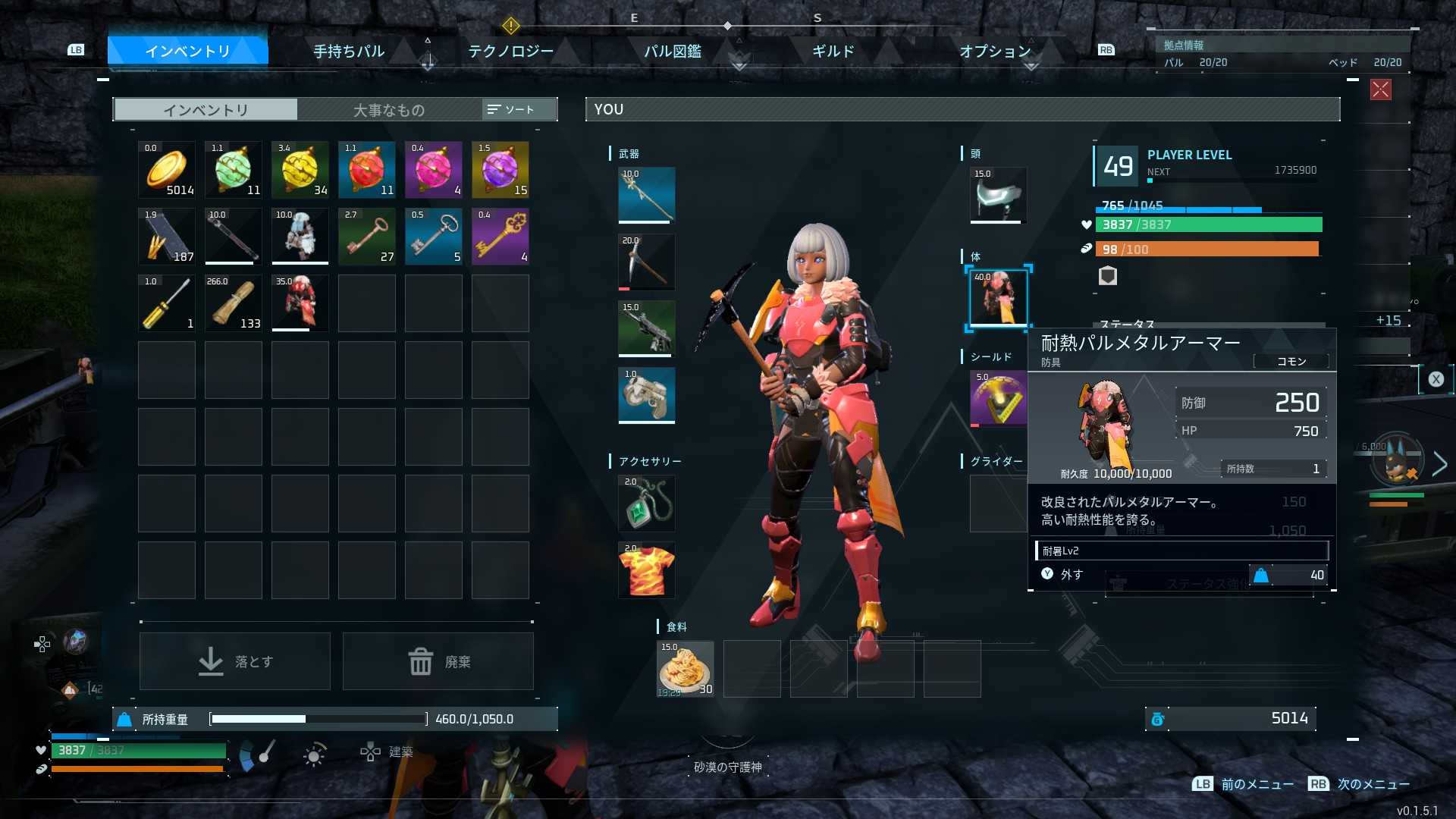1456x819 pixels.
Task: Select the flame-pattern T-shirt accessory
Action: (646, 570)
